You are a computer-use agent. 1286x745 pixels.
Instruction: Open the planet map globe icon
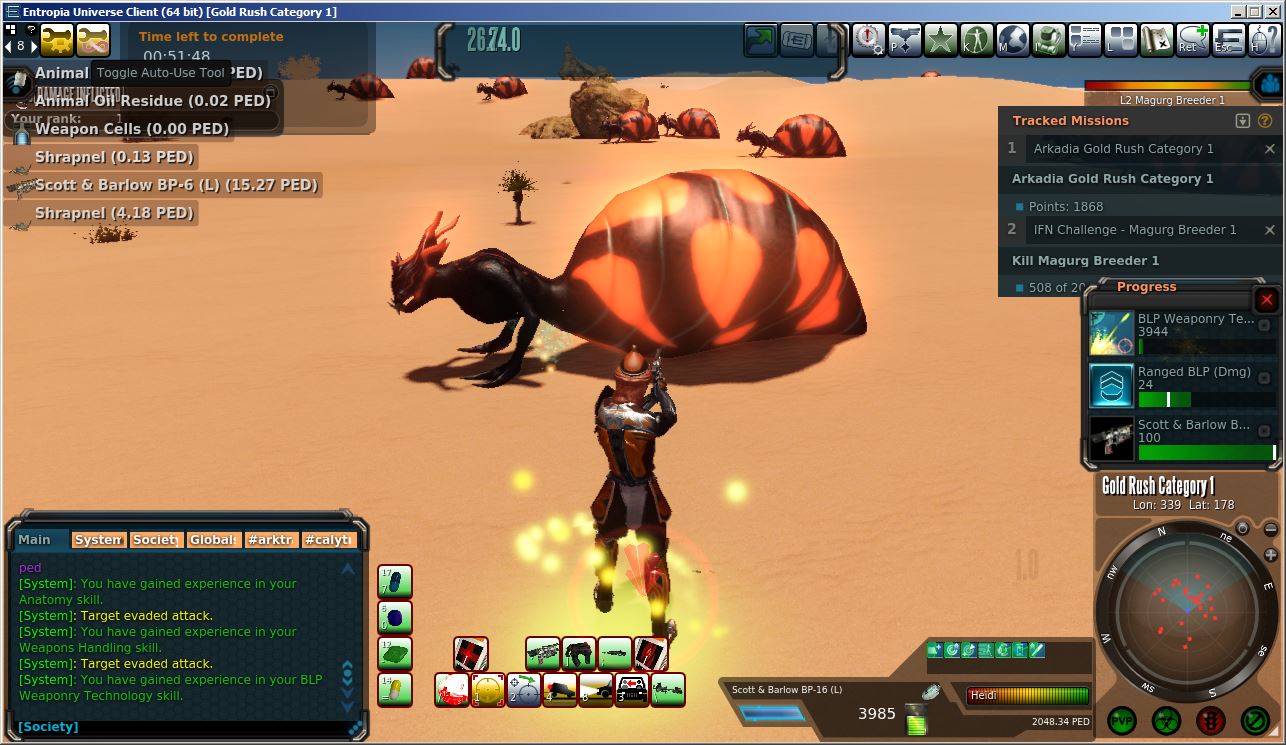point(1012,40)
